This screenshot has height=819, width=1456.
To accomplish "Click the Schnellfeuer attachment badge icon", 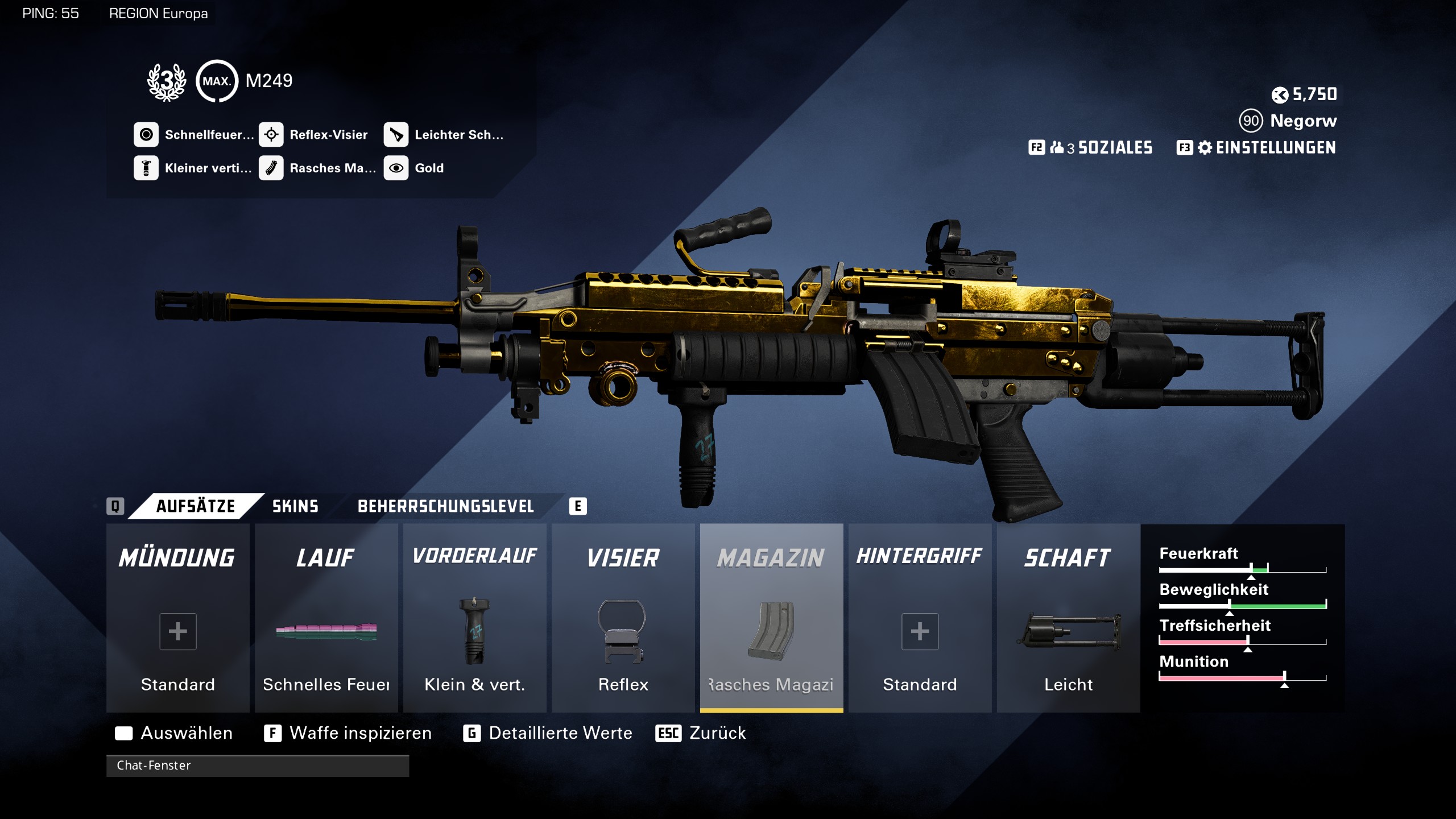I will pos(147,134).
